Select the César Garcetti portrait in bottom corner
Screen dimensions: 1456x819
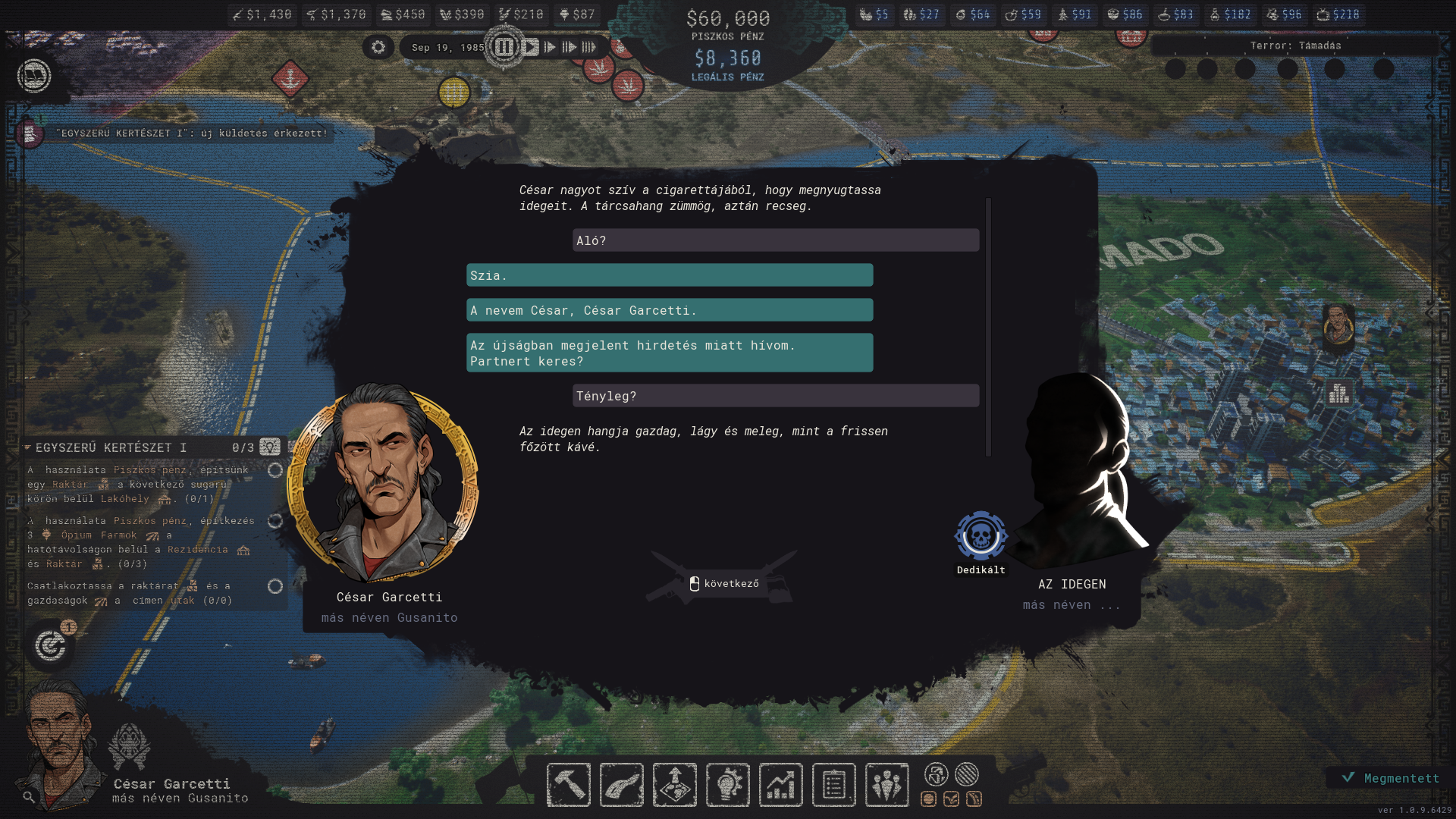coord(61,747)
